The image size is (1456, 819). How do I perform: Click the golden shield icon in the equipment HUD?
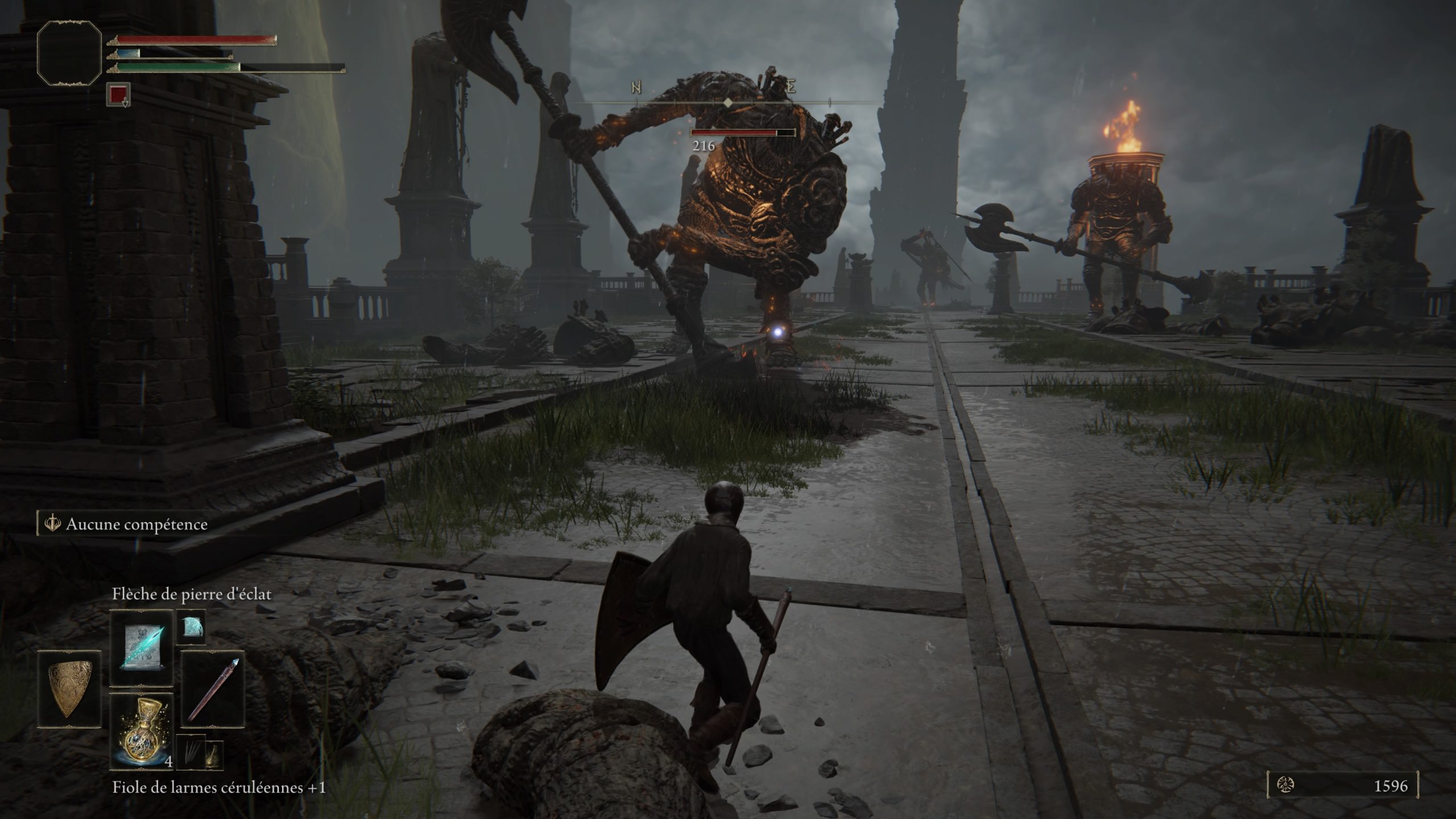click(x=69, y=690)
